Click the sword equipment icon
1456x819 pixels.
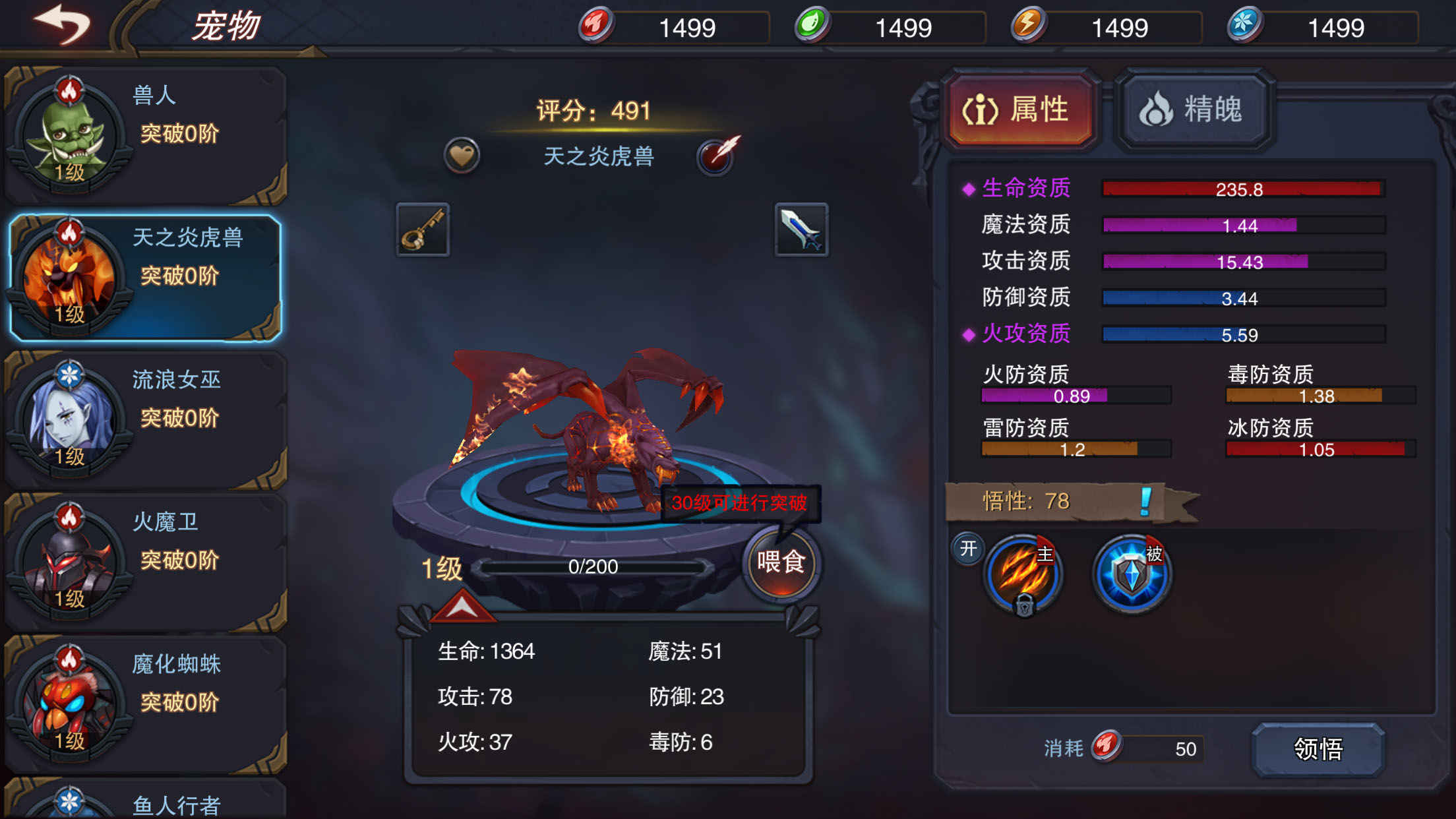801,231
